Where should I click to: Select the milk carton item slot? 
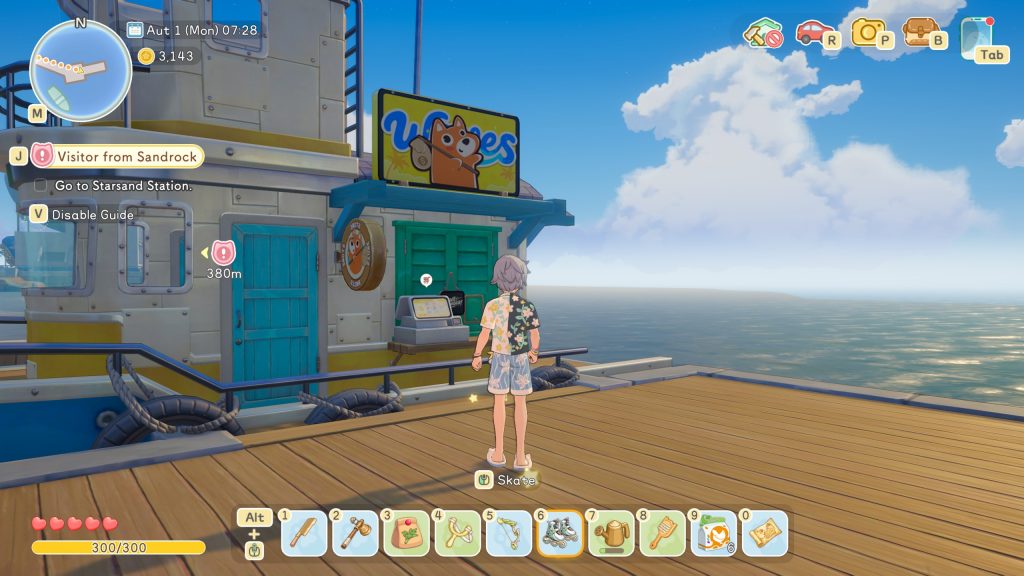click(x=713, y=534)
